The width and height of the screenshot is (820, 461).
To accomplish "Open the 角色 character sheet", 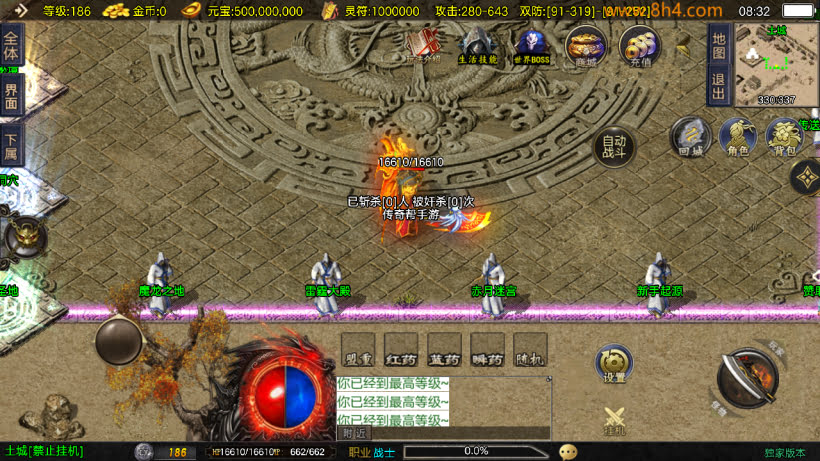I will (x=736, y=137).
